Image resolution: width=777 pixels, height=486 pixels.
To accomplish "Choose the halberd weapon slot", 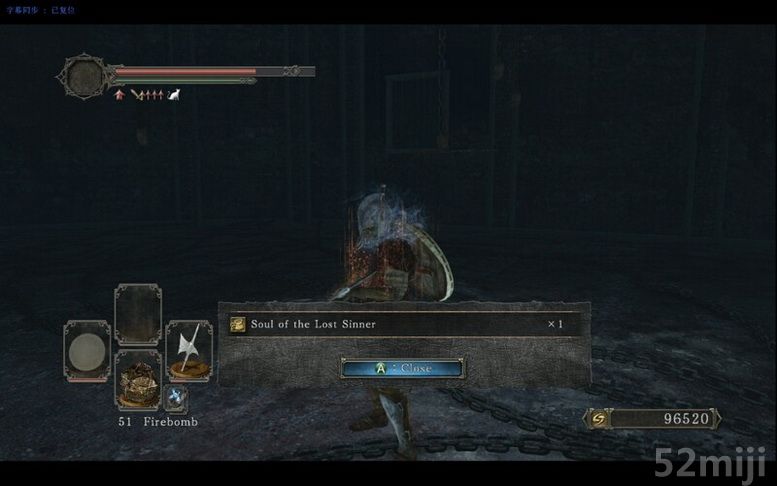I will coord(188,351).
